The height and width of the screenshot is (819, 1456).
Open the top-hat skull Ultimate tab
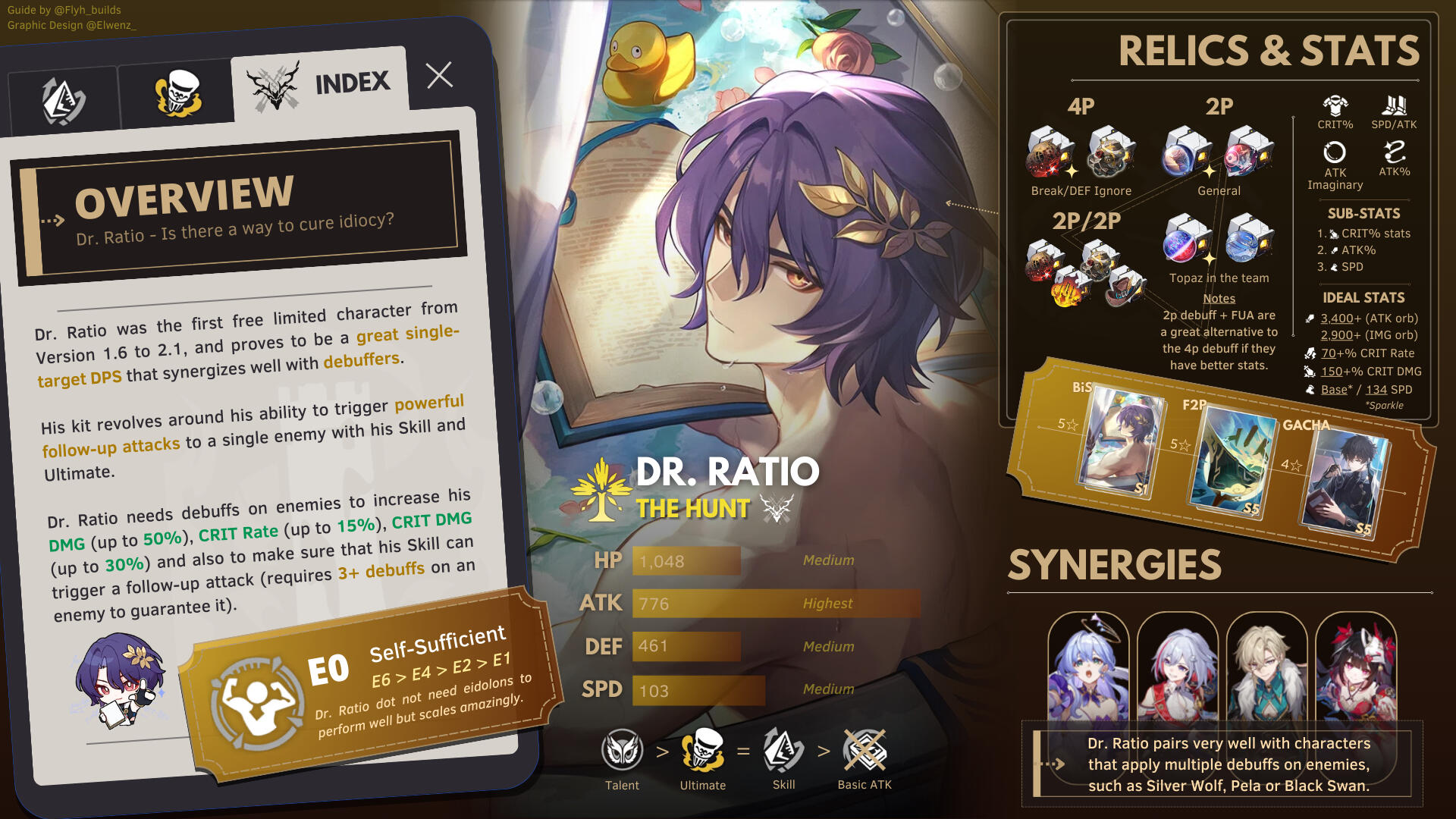click(x=177, y=94)
